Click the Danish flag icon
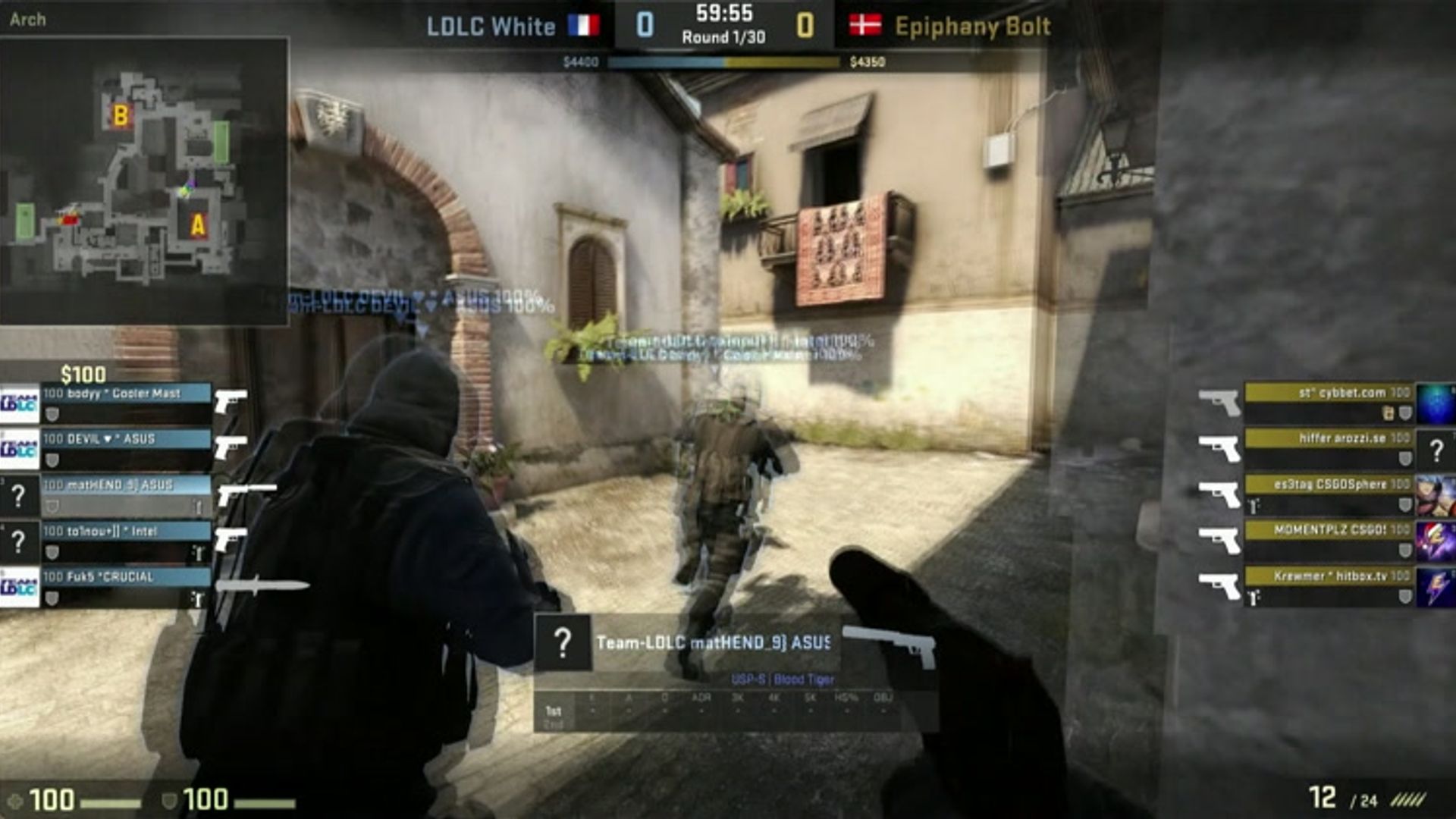Screen dimensions: 1456x819 tap(865, 26)
